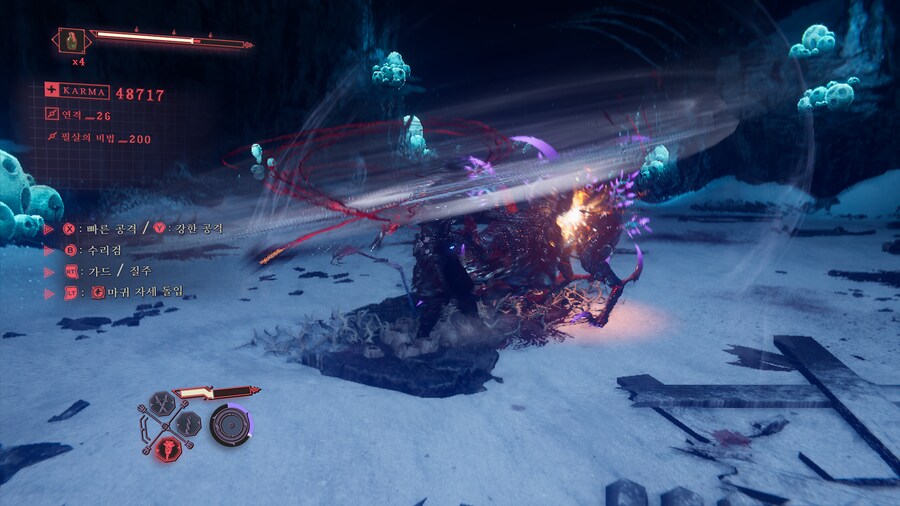
Task: Activate the red glowing demon skill icon
Action: (169, 447)
